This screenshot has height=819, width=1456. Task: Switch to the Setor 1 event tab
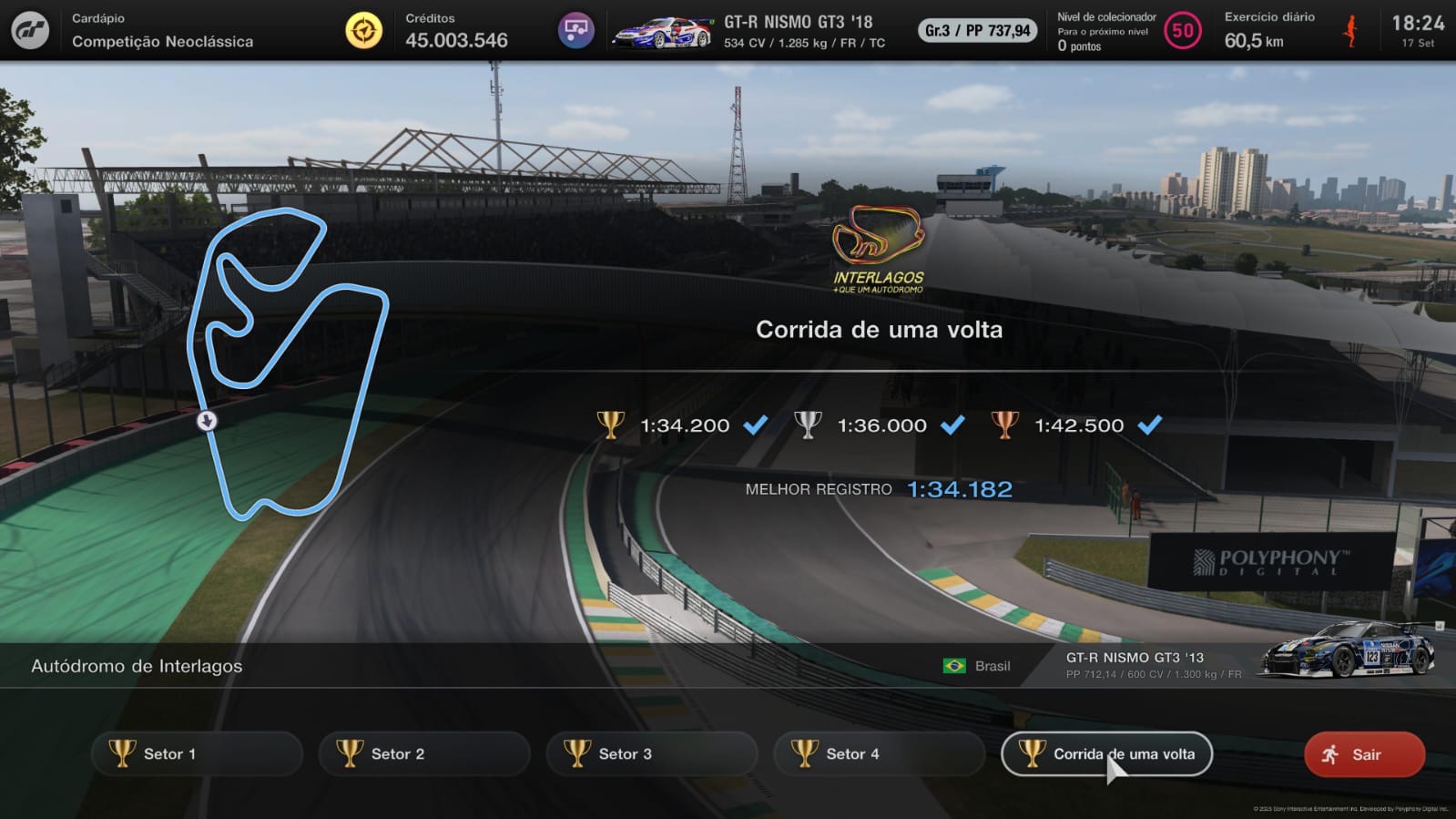[x=196, y=753]
